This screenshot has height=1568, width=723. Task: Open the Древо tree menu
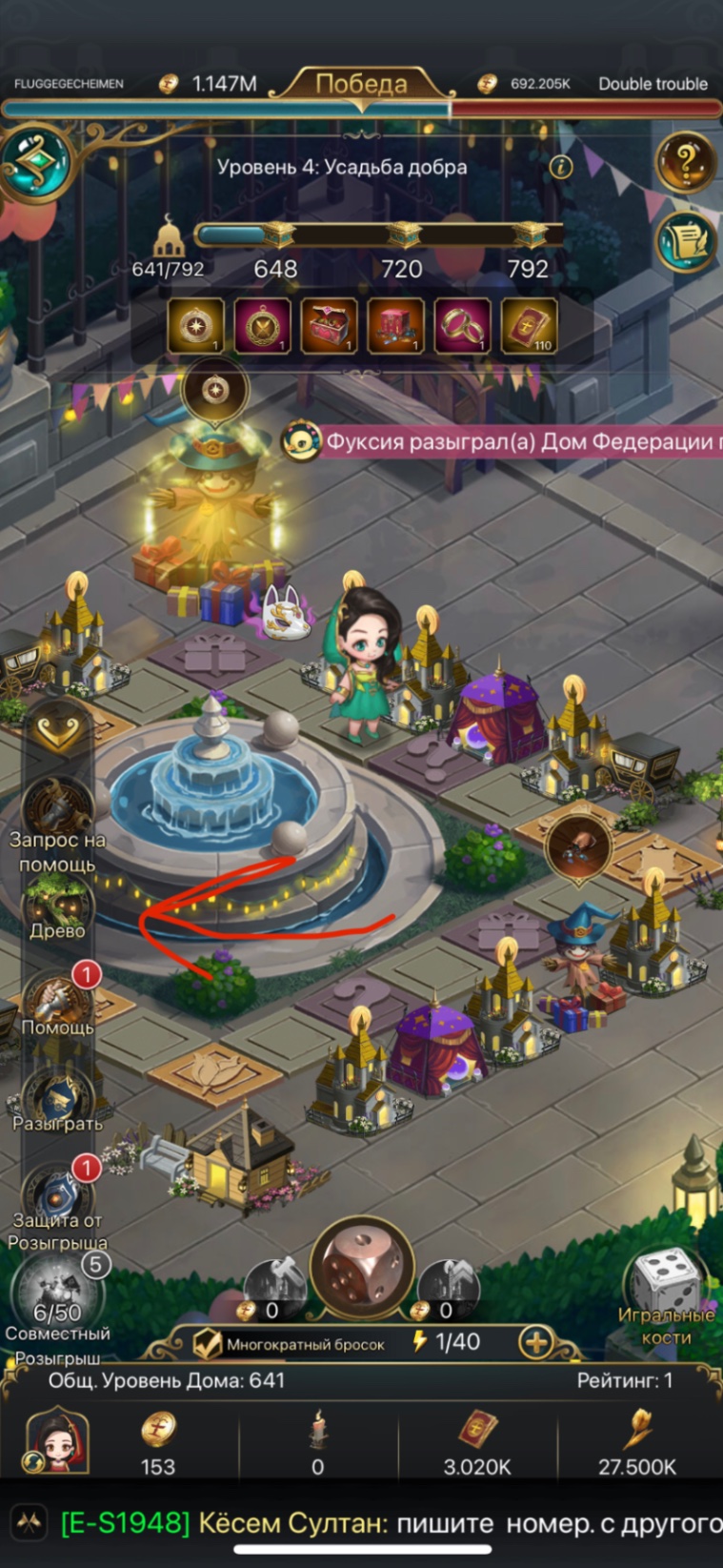57,906
